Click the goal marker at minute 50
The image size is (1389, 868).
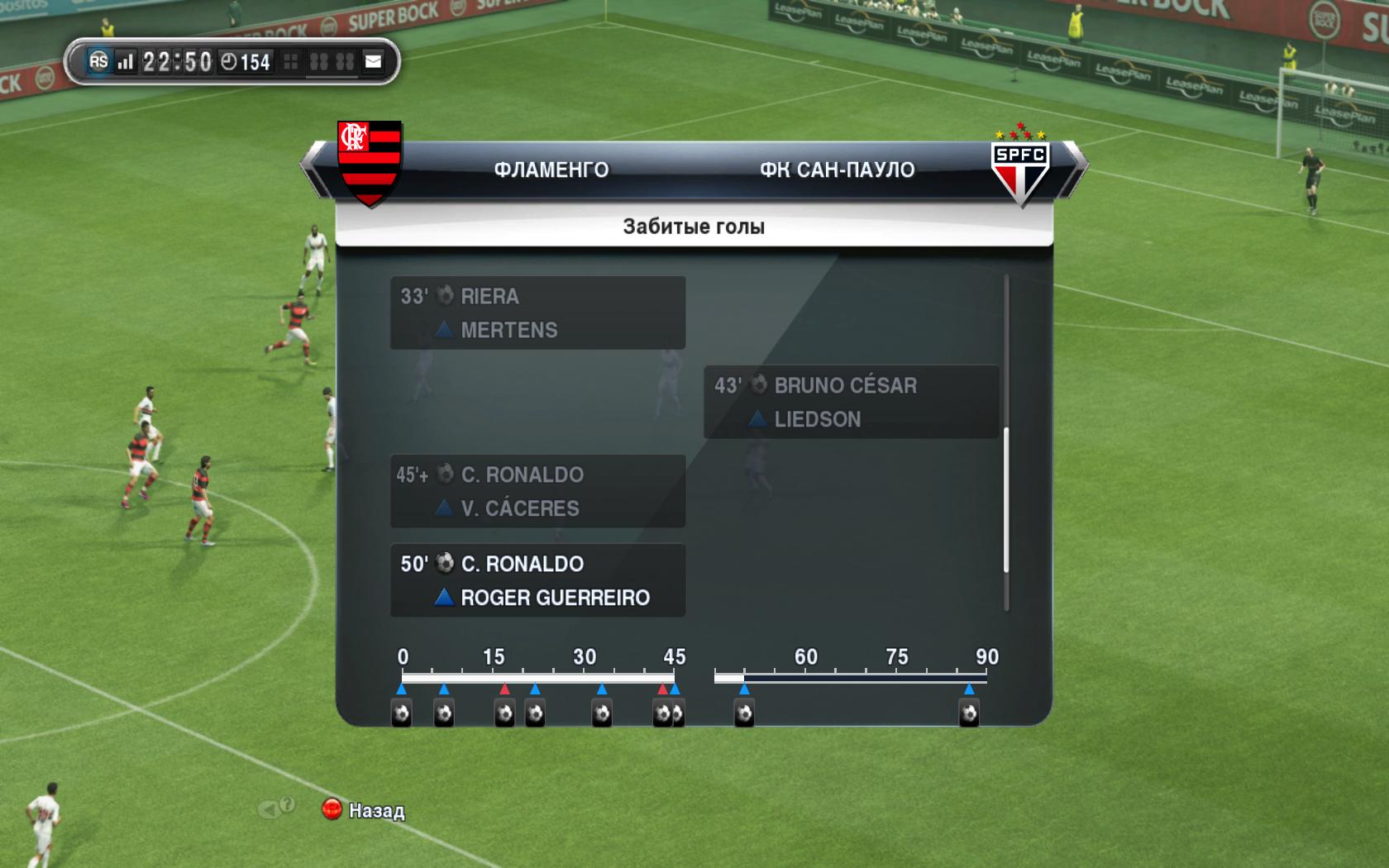point(744,713)
